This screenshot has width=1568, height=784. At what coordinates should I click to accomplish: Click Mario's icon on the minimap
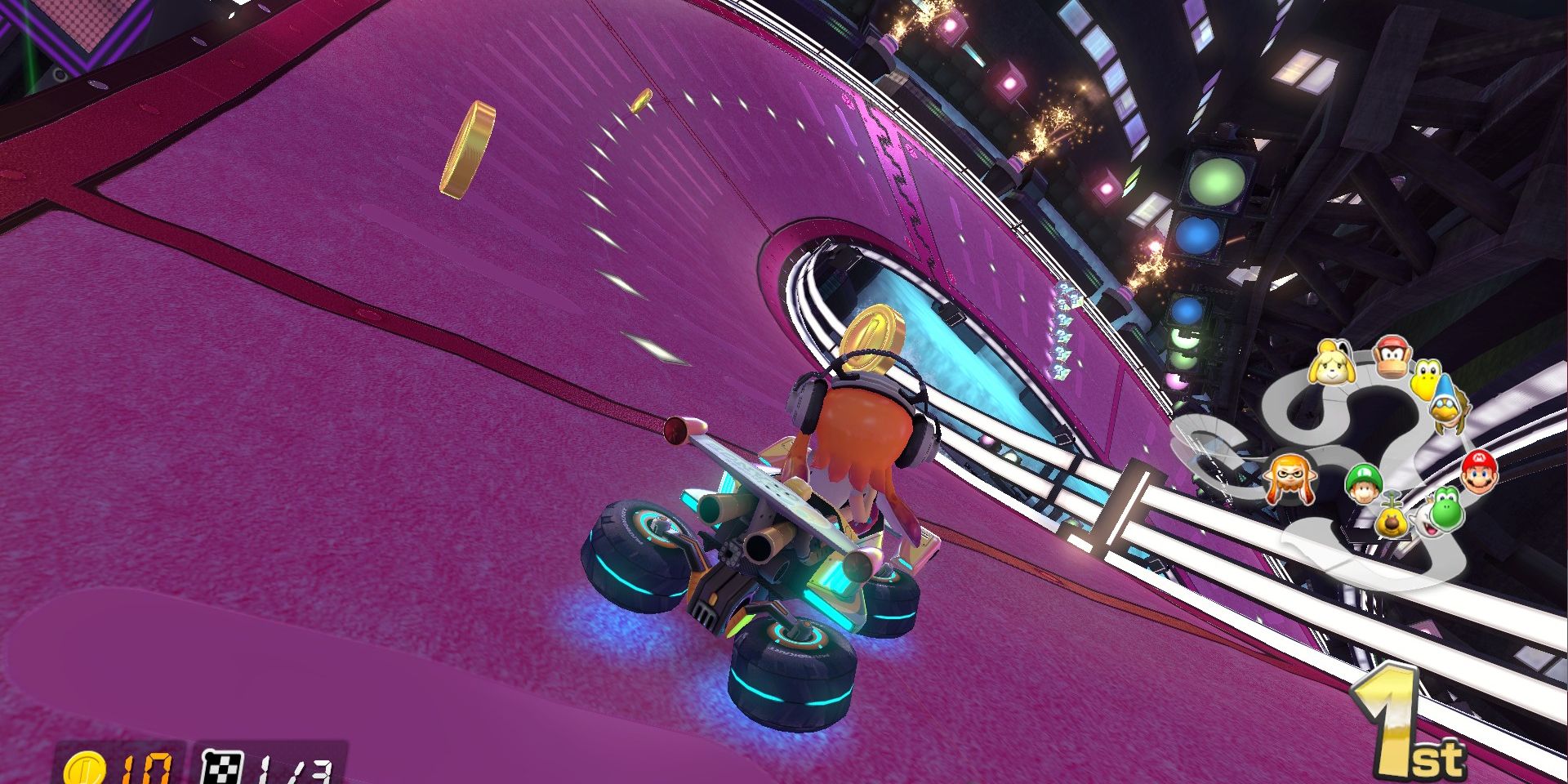point(1479,473)
